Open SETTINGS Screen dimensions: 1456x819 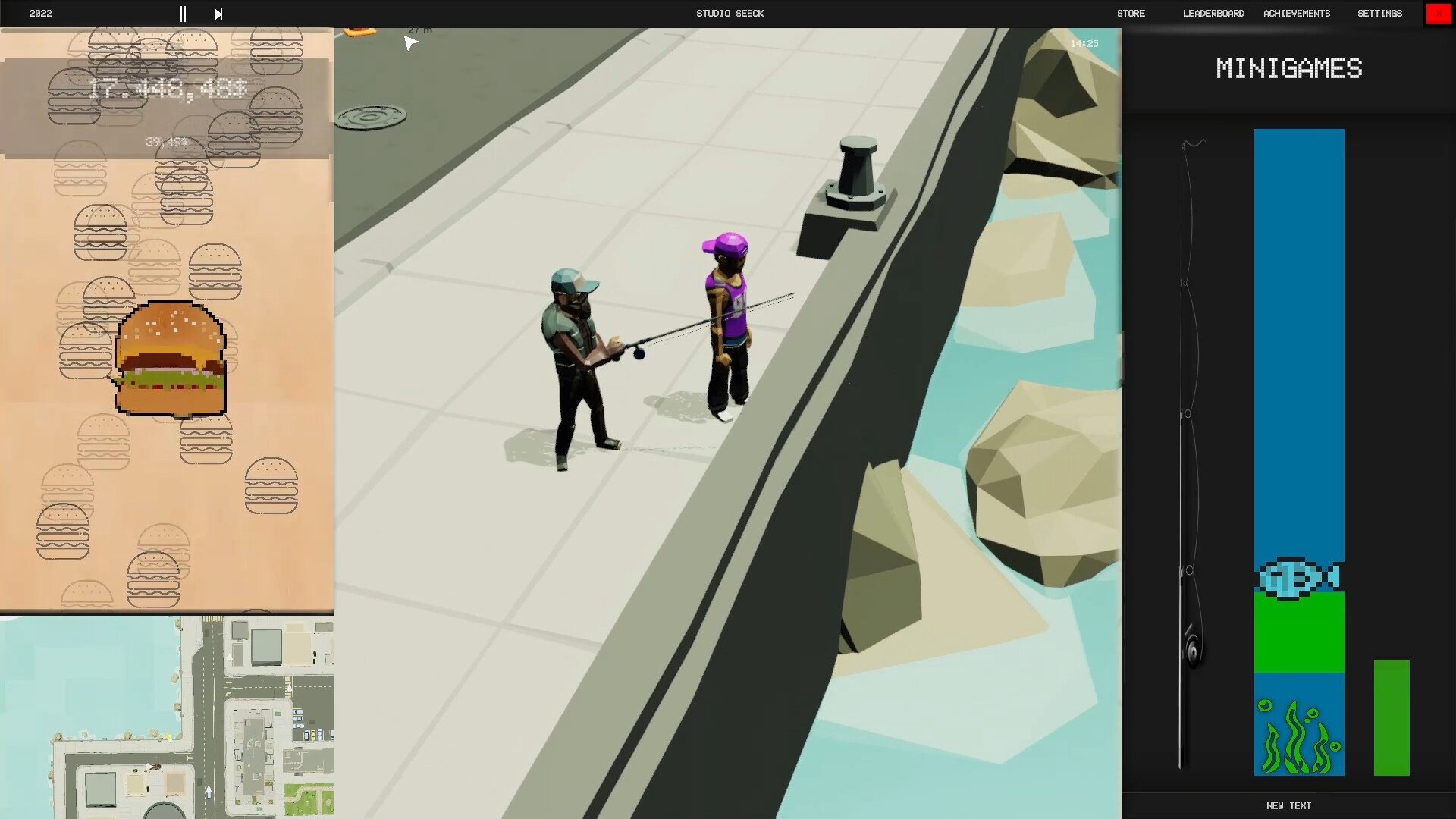1379,13
